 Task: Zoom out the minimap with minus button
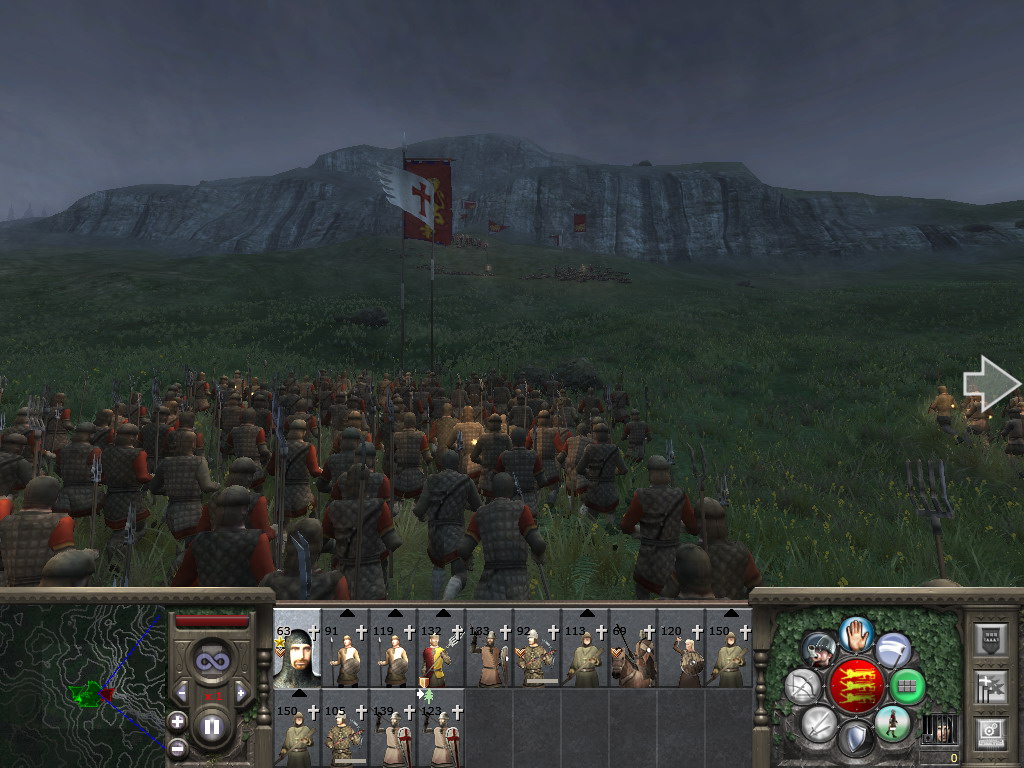pos(178,746)
